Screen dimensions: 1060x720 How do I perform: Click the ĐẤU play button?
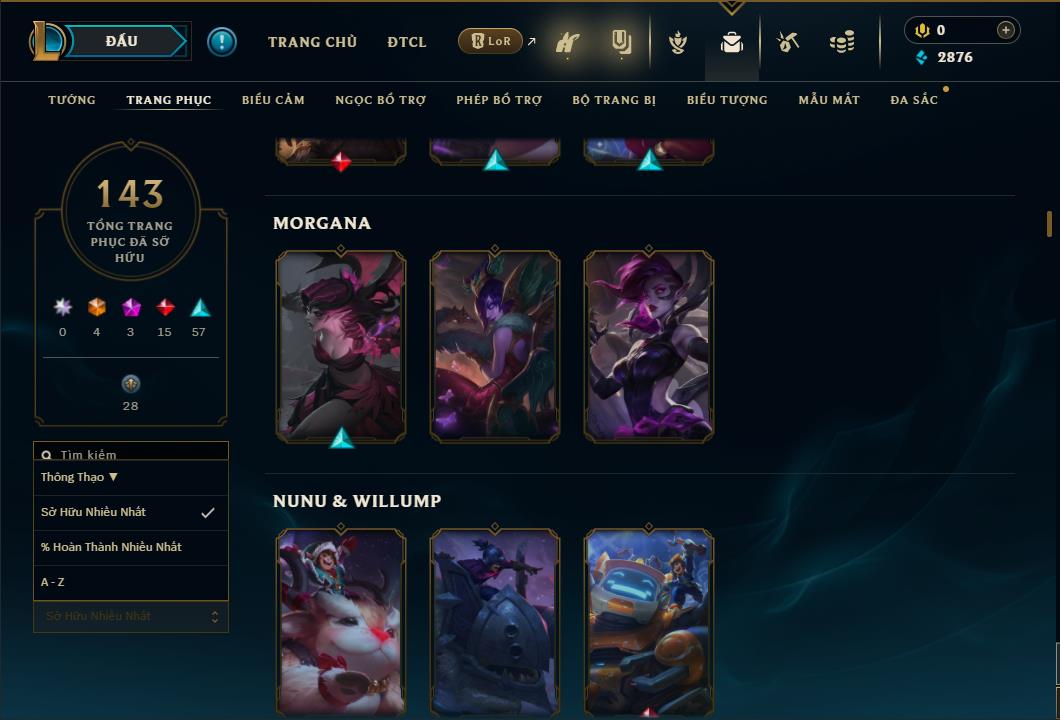(122, 41)
